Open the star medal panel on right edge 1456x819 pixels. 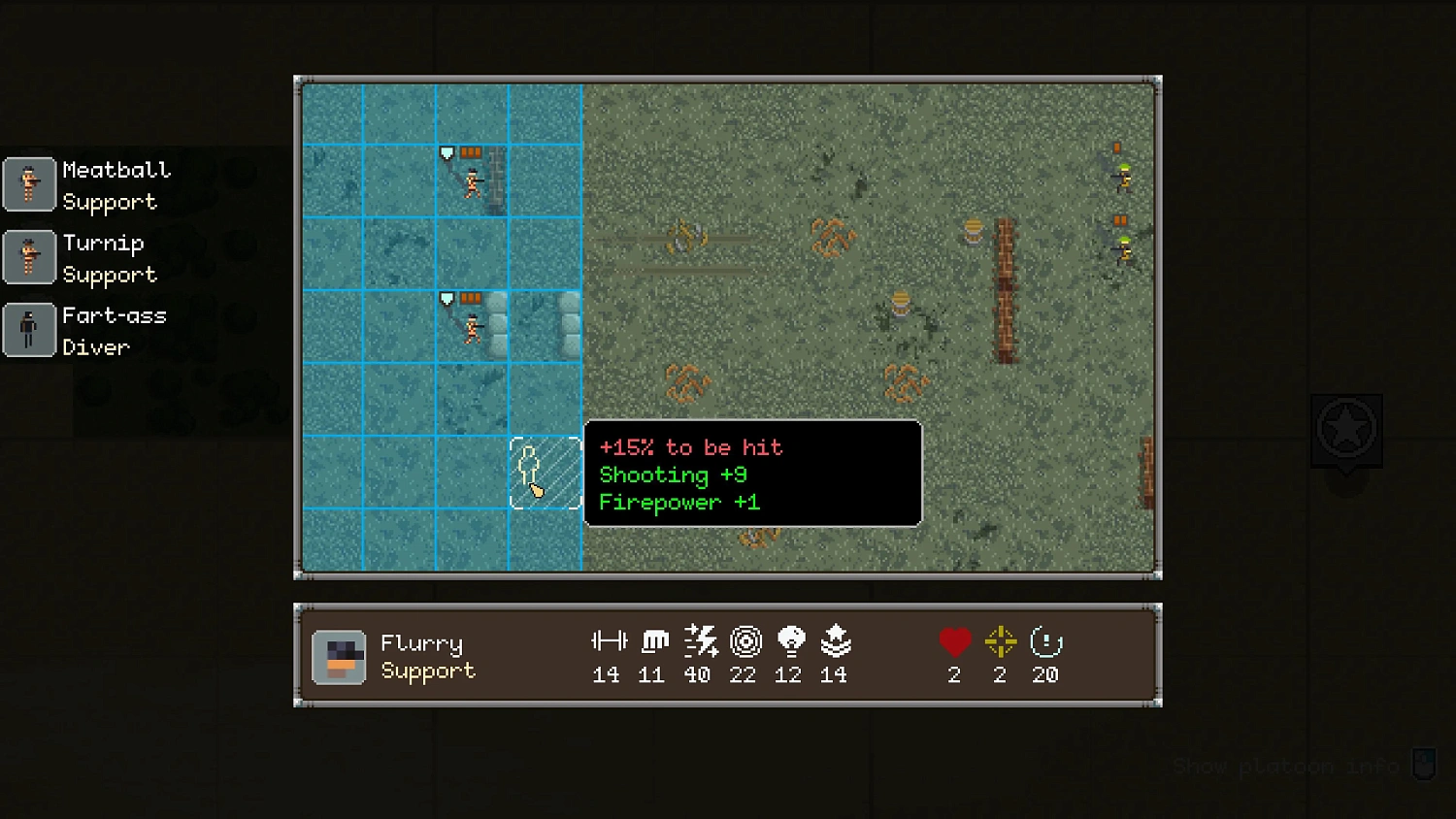tap(1347, 430)
